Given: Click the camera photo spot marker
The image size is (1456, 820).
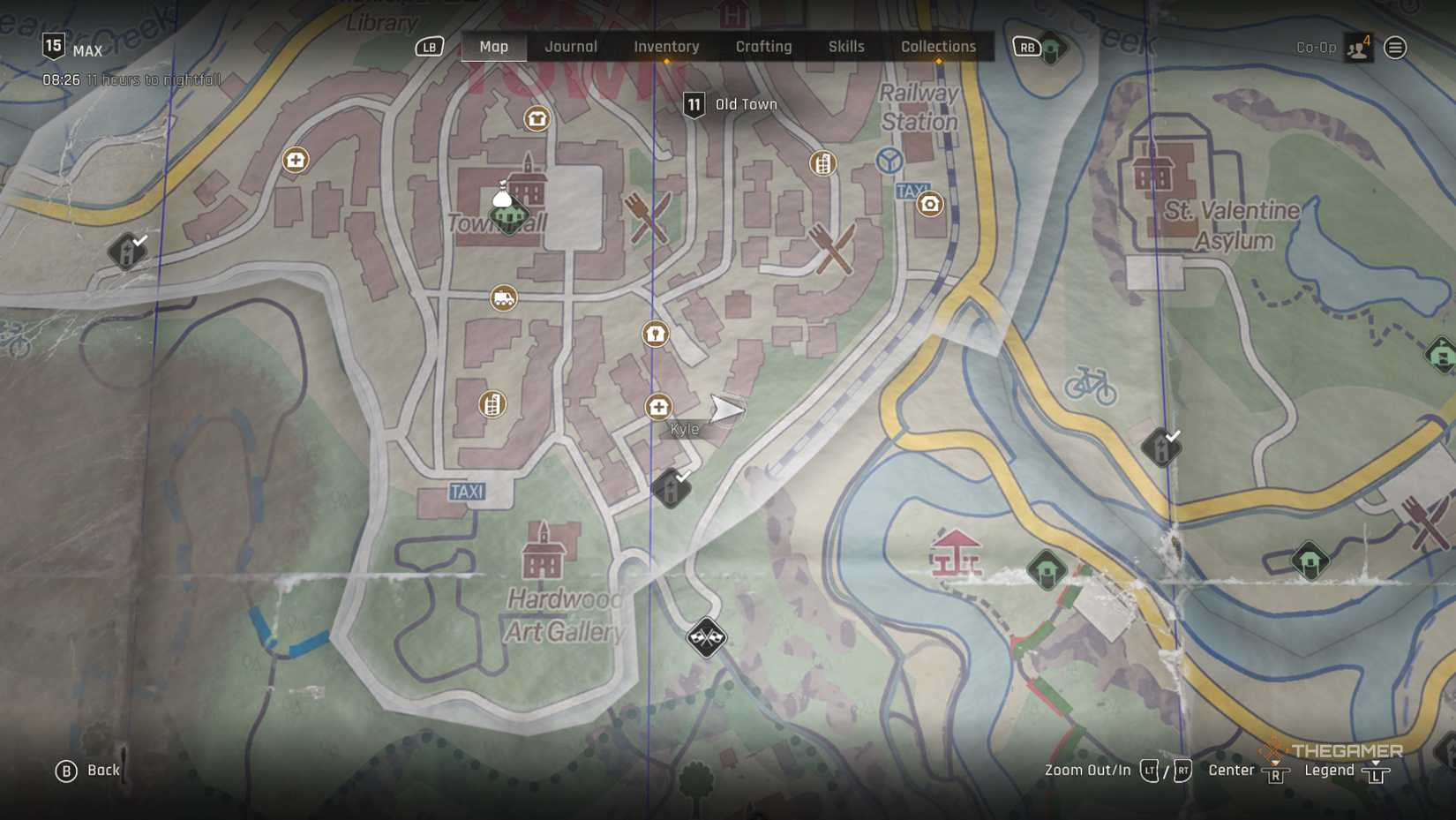Looking at the screenshot, I should click(x=929, y=205).
